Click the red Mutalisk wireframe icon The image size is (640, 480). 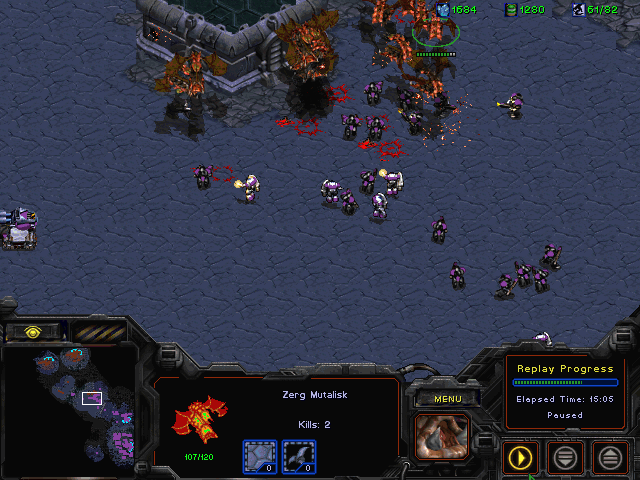pos(200,418)
